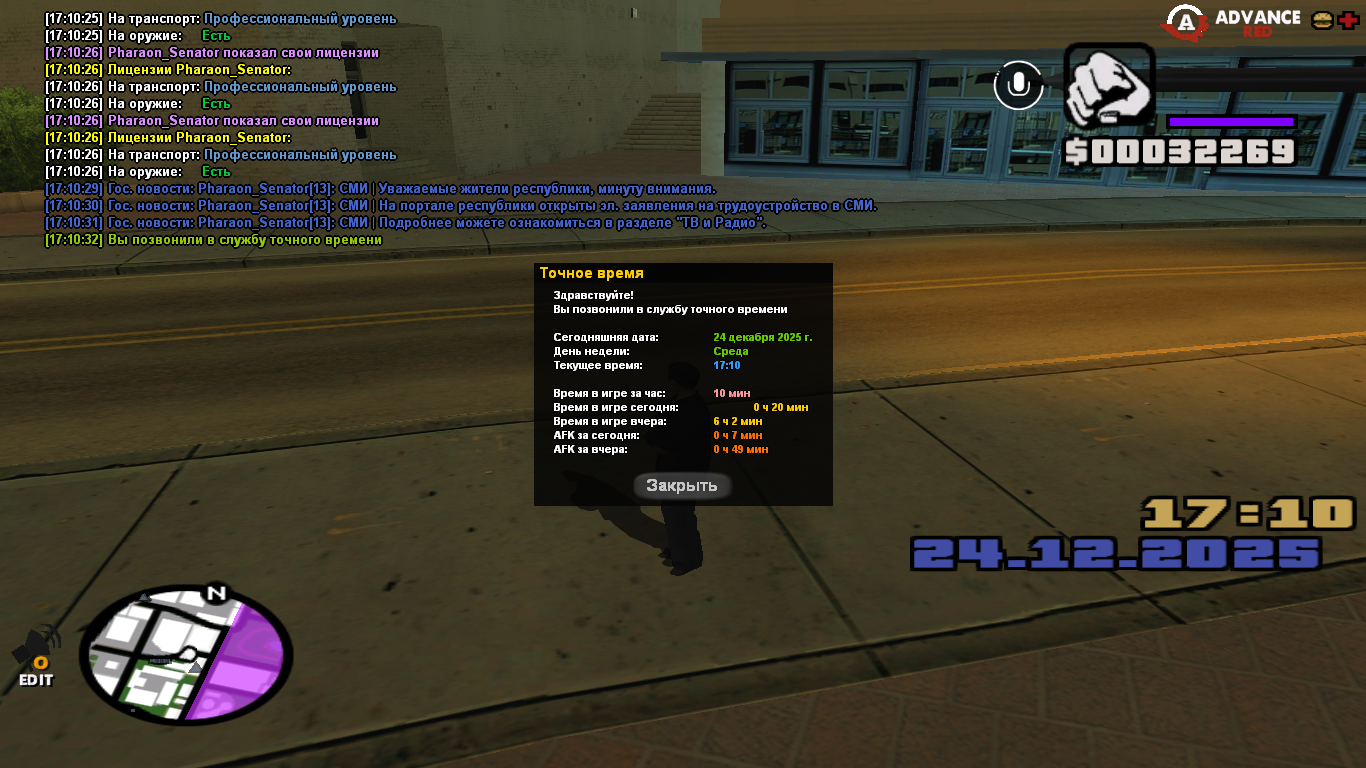Toggle the microphone voice chat icon
This screenshot has height=768, width=1366.
tap(1018, 85)
